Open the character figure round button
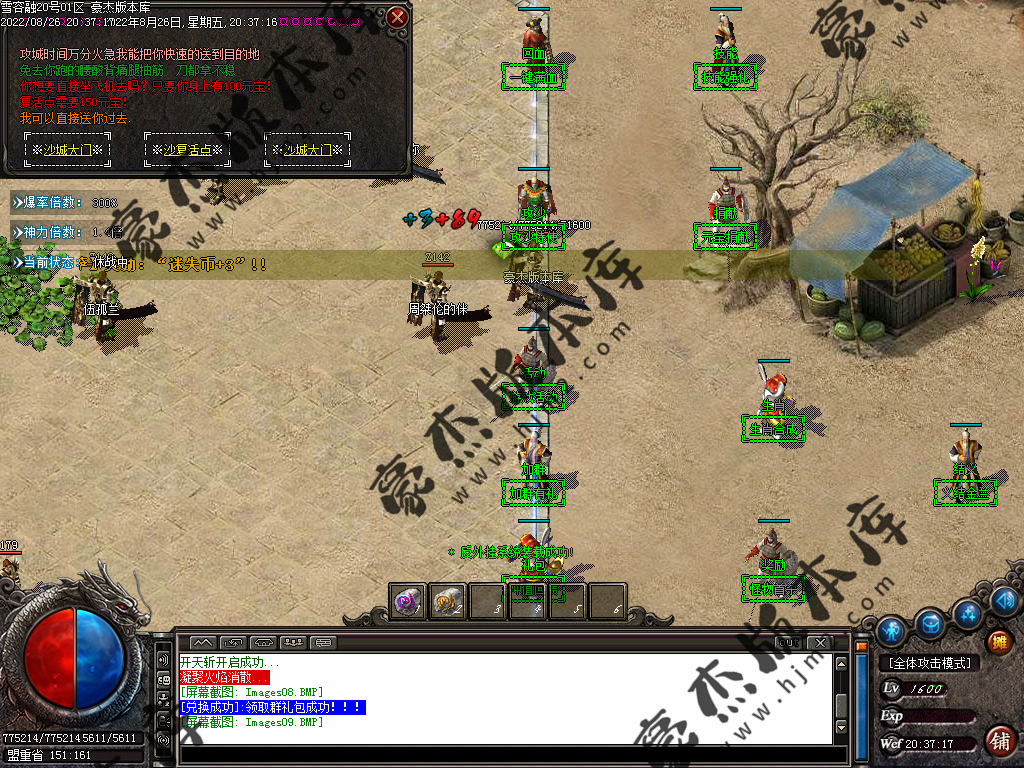This screenshot has height=768, width=1024. point(890,630)
